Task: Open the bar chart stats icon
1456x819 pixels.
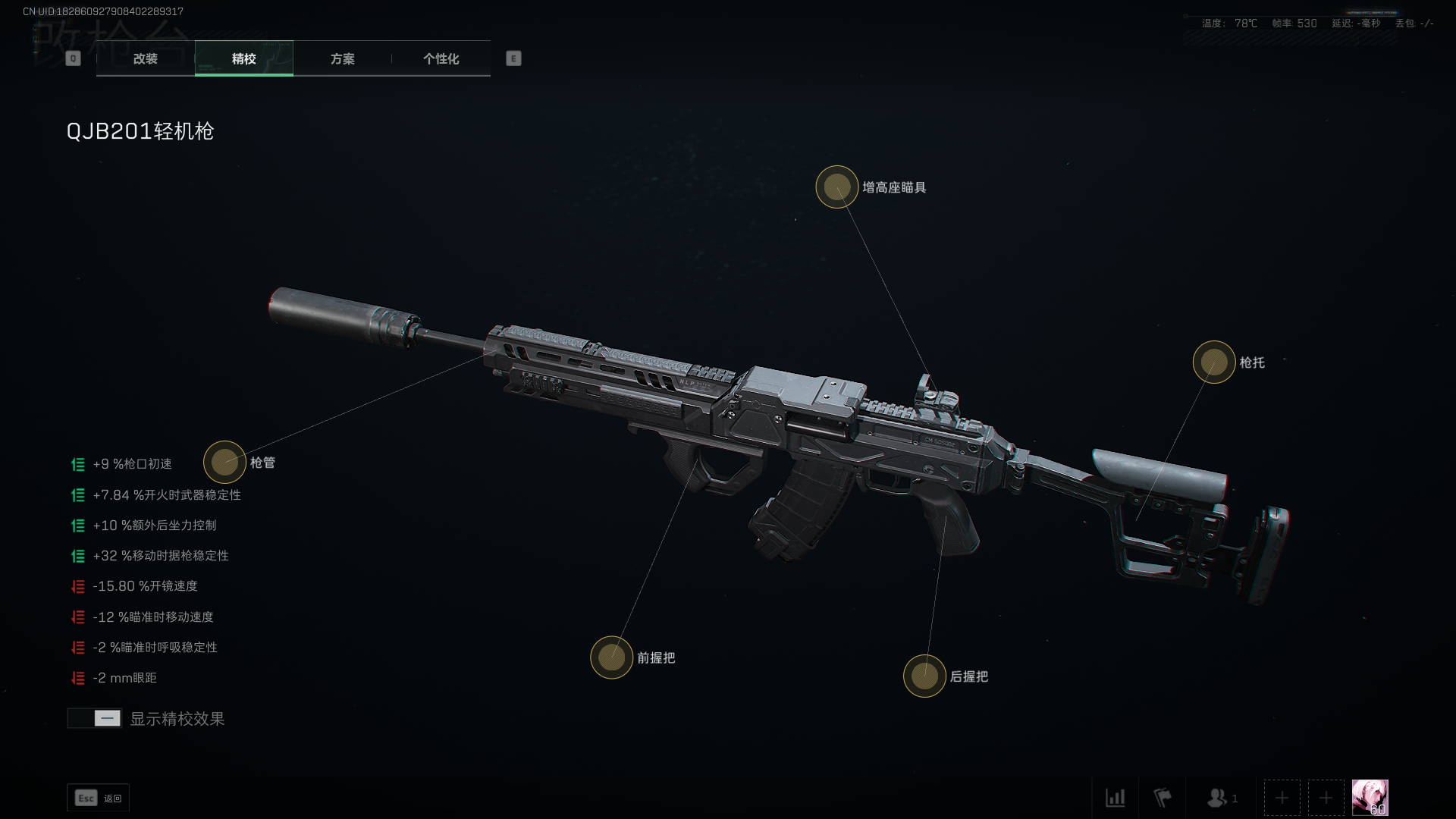Action: coord(1115,798)
